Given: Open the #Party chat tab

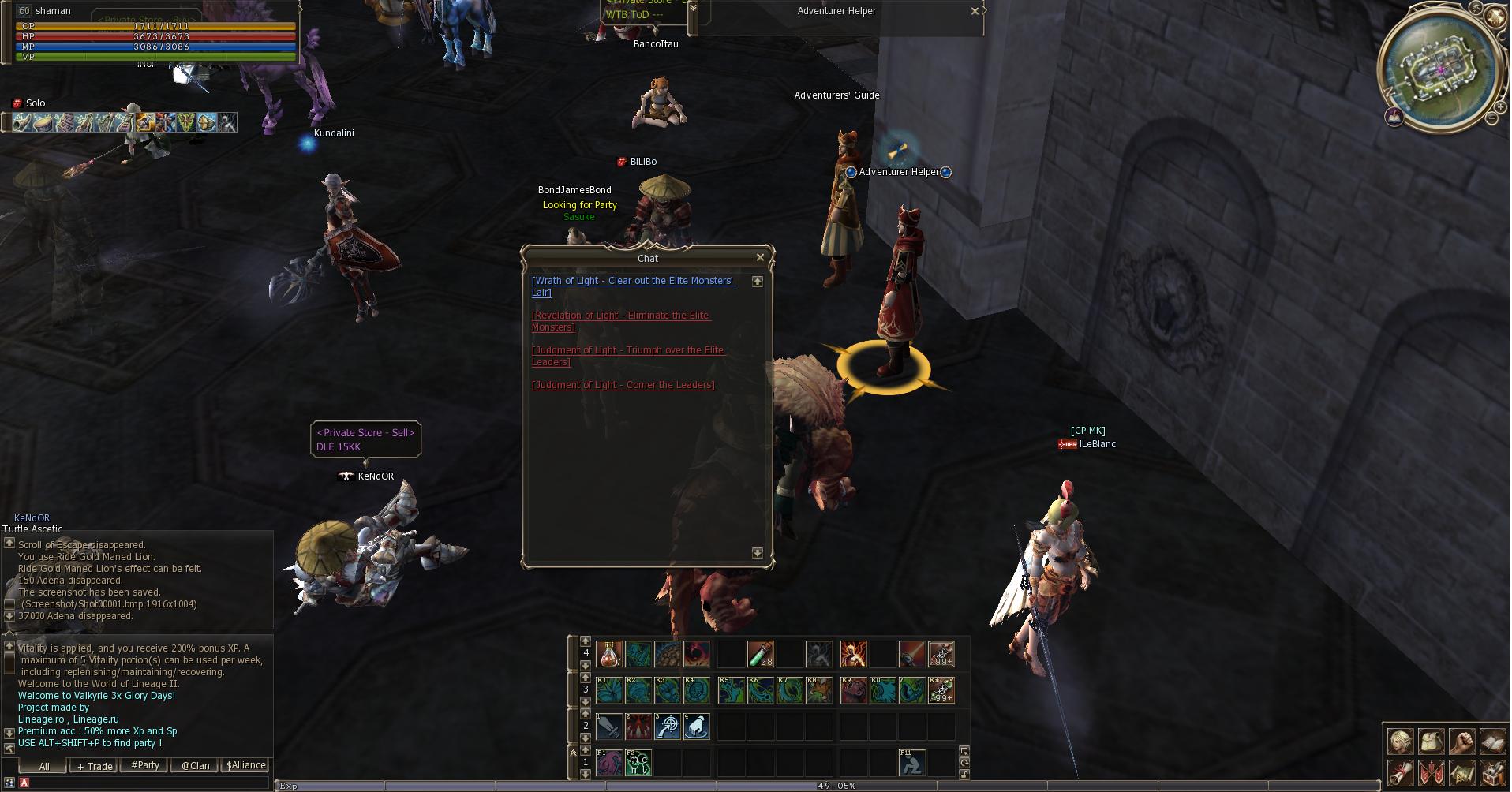Looking at the screenshot, I should click(x=145, y=765).
